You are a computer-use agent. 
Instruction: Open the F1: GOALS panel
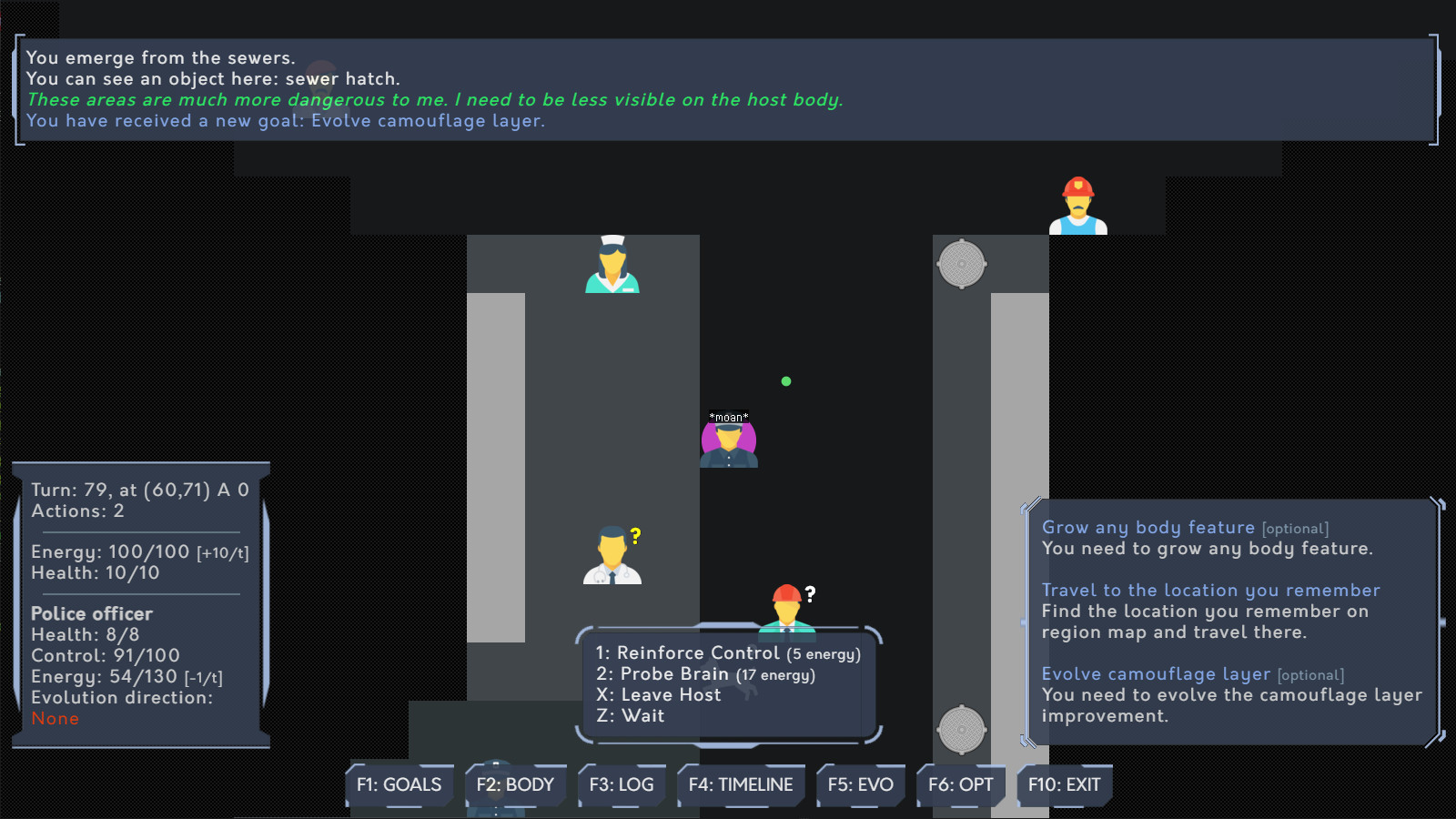pos(399,784)
